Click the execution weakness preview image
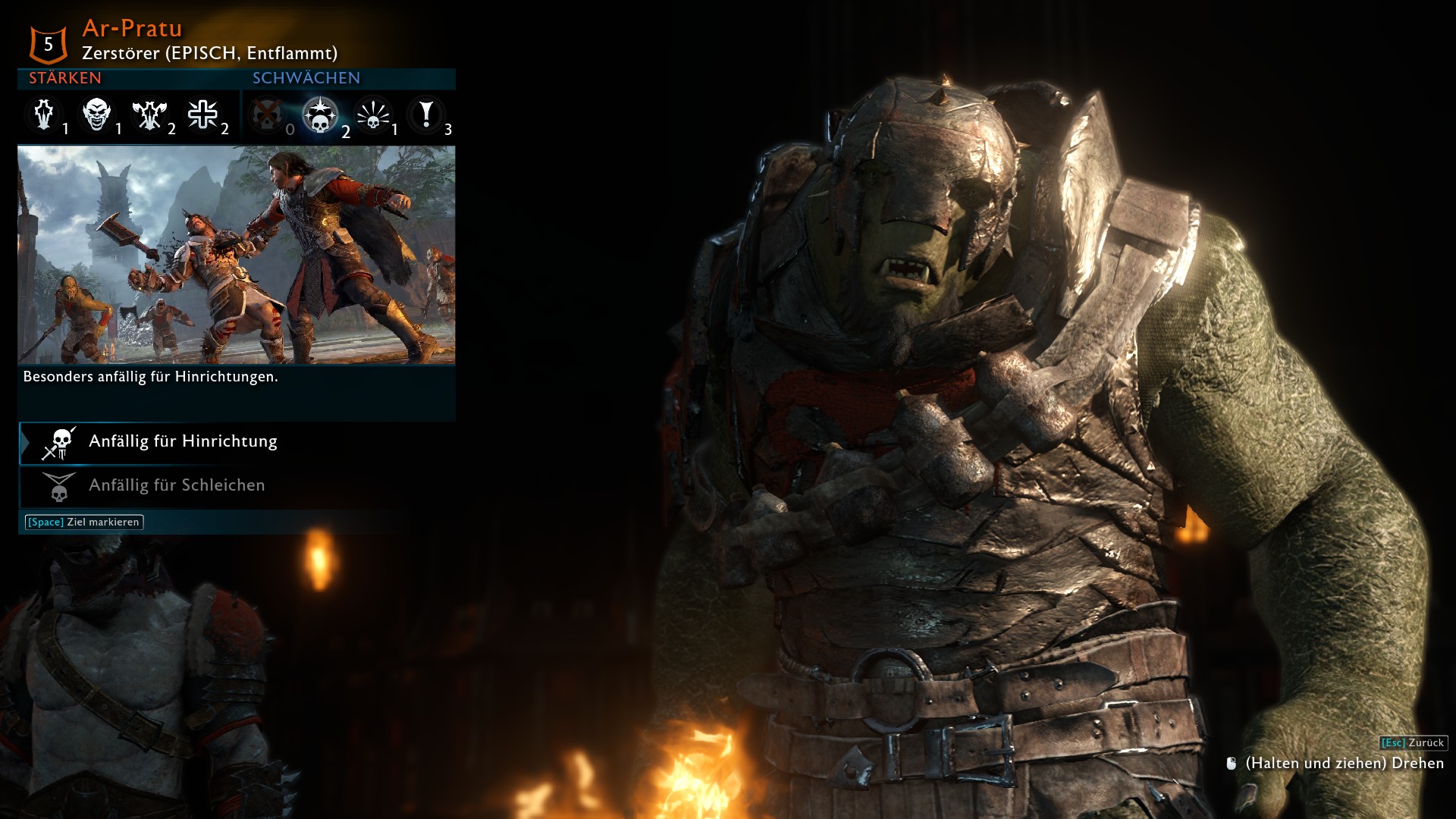 (237, 255)
